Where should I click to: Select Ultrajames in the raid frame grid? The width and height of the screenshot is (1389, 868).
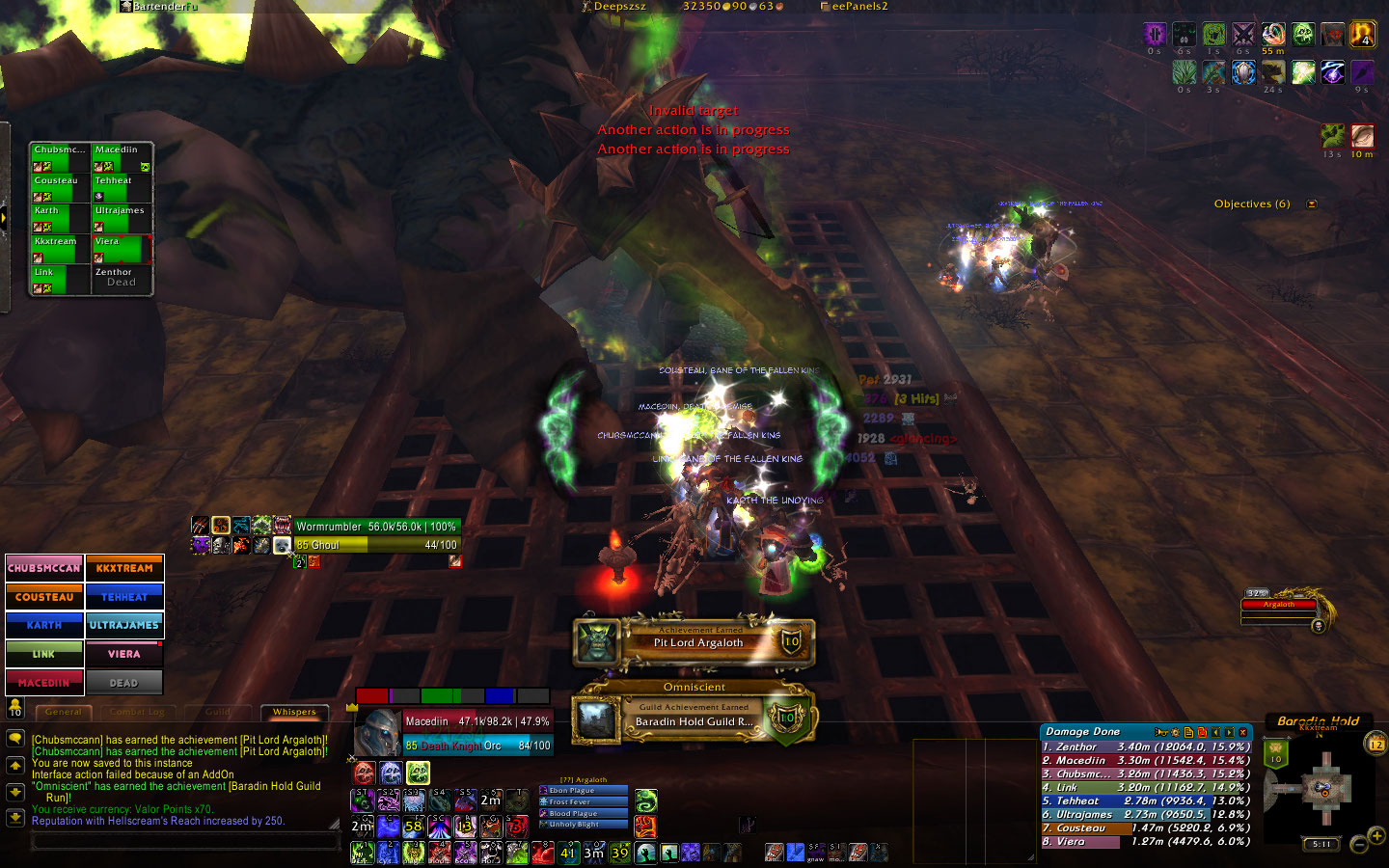[x=122, y=219]
